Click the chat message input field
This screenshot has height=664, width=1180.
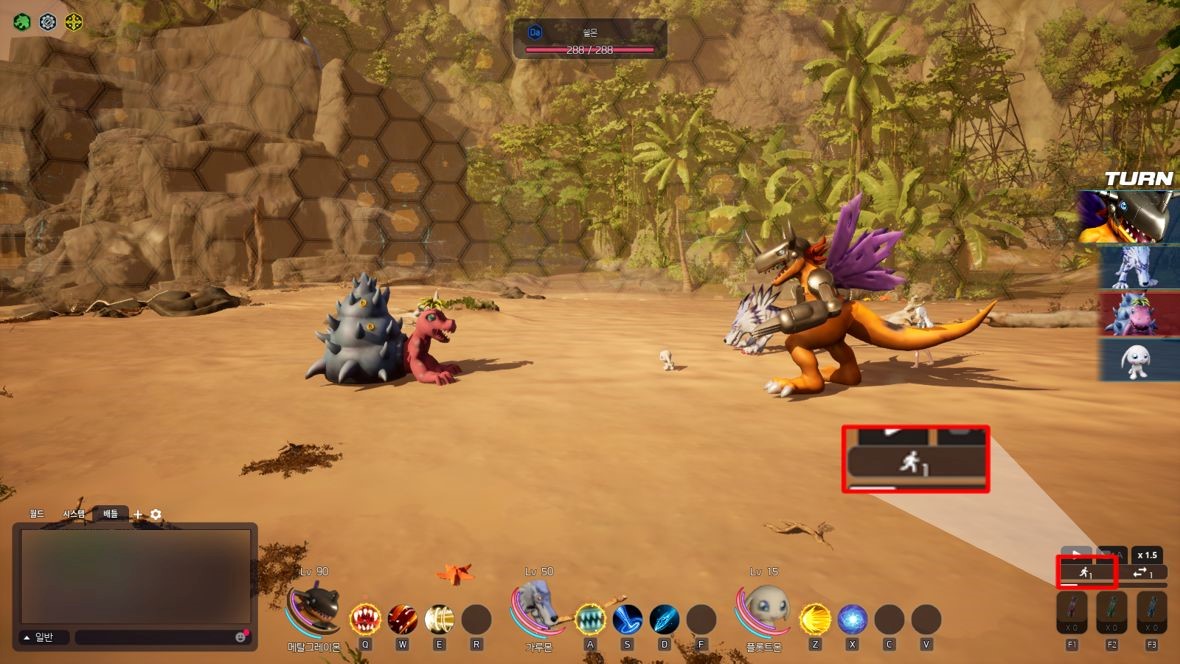point(155,637)
